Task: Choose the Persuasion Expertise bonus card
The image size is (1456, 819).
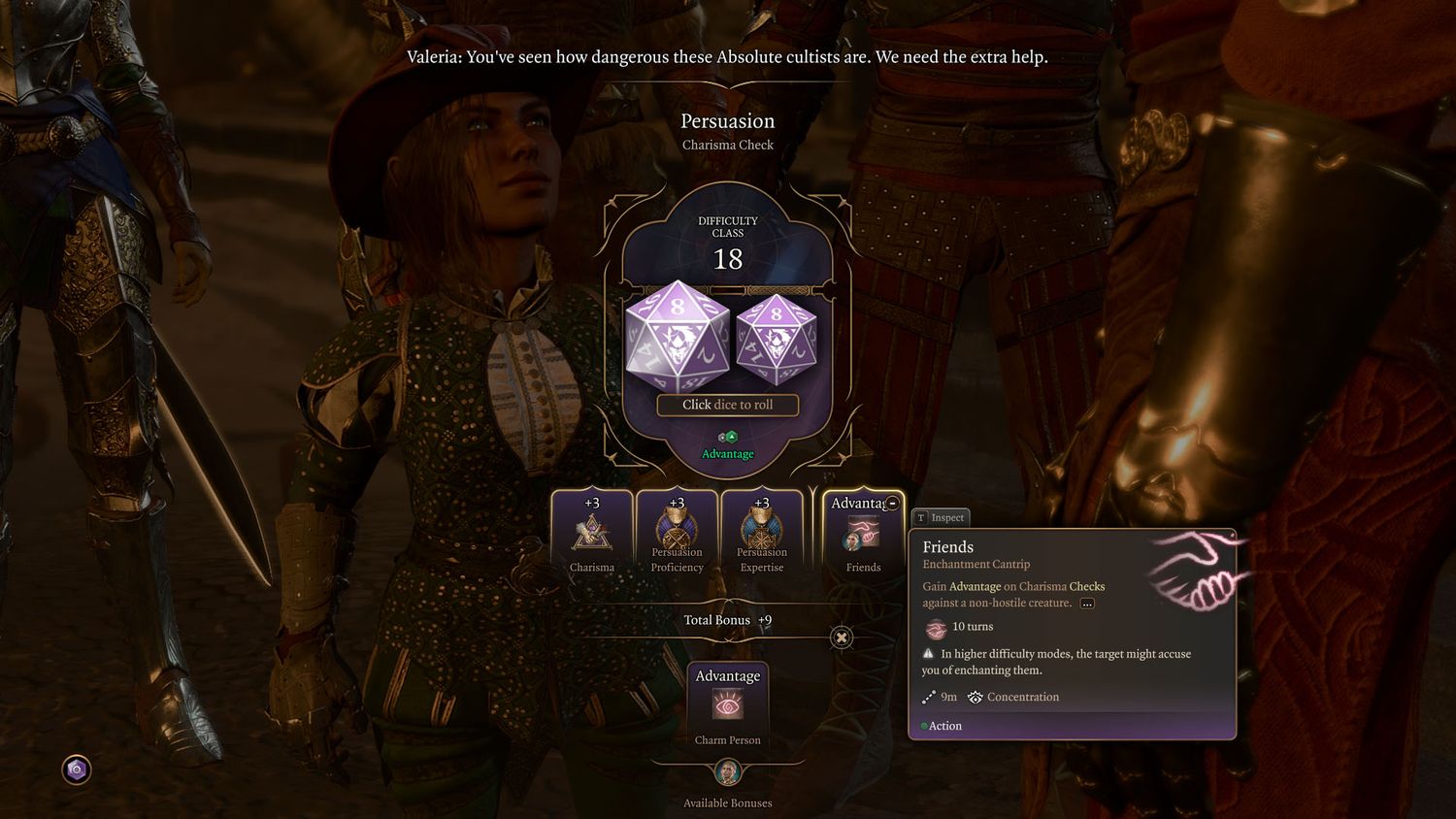Action: click(762, 533)
